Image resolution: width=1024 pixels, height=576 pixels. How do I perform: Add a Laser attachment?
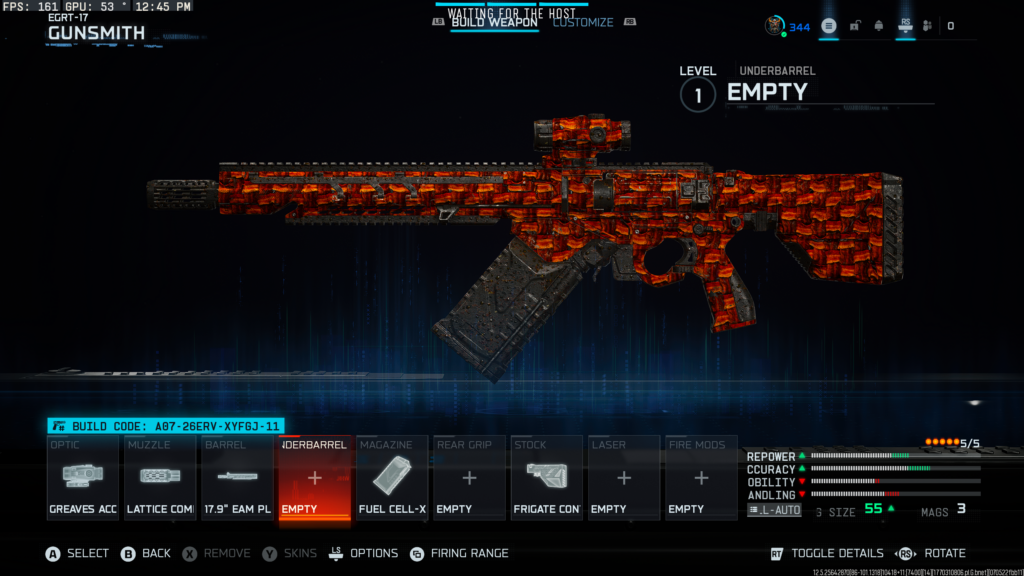click(623, 478)
